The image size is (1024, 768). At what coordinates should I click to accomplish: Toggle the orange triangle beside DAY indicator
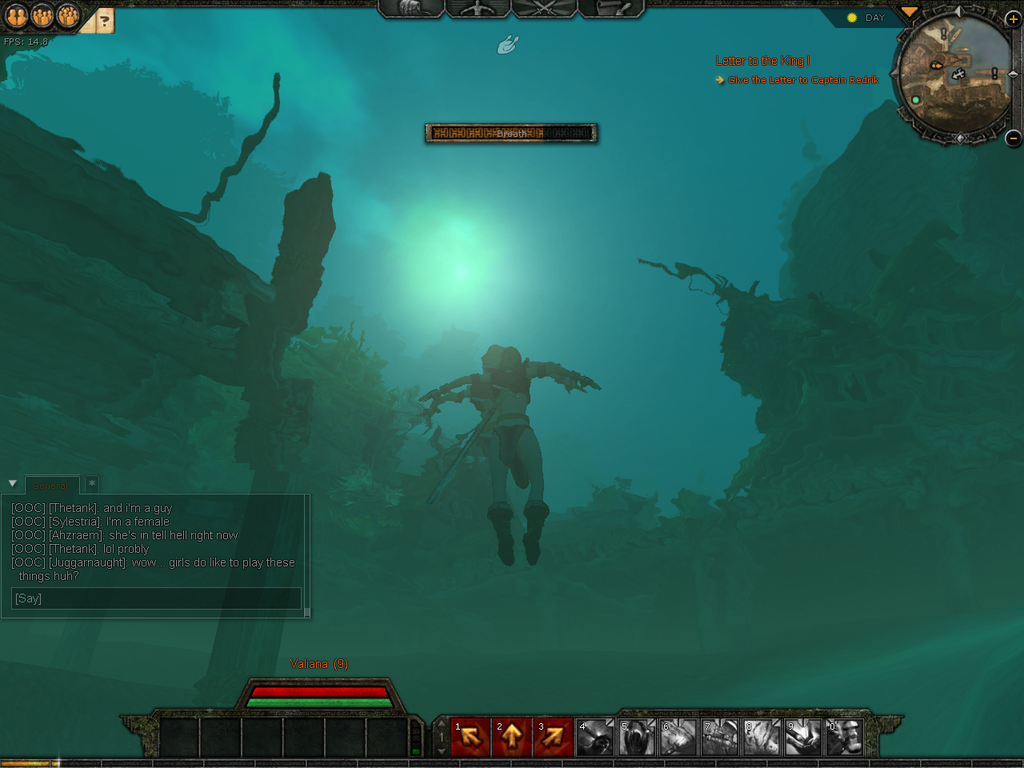[908, 12]
